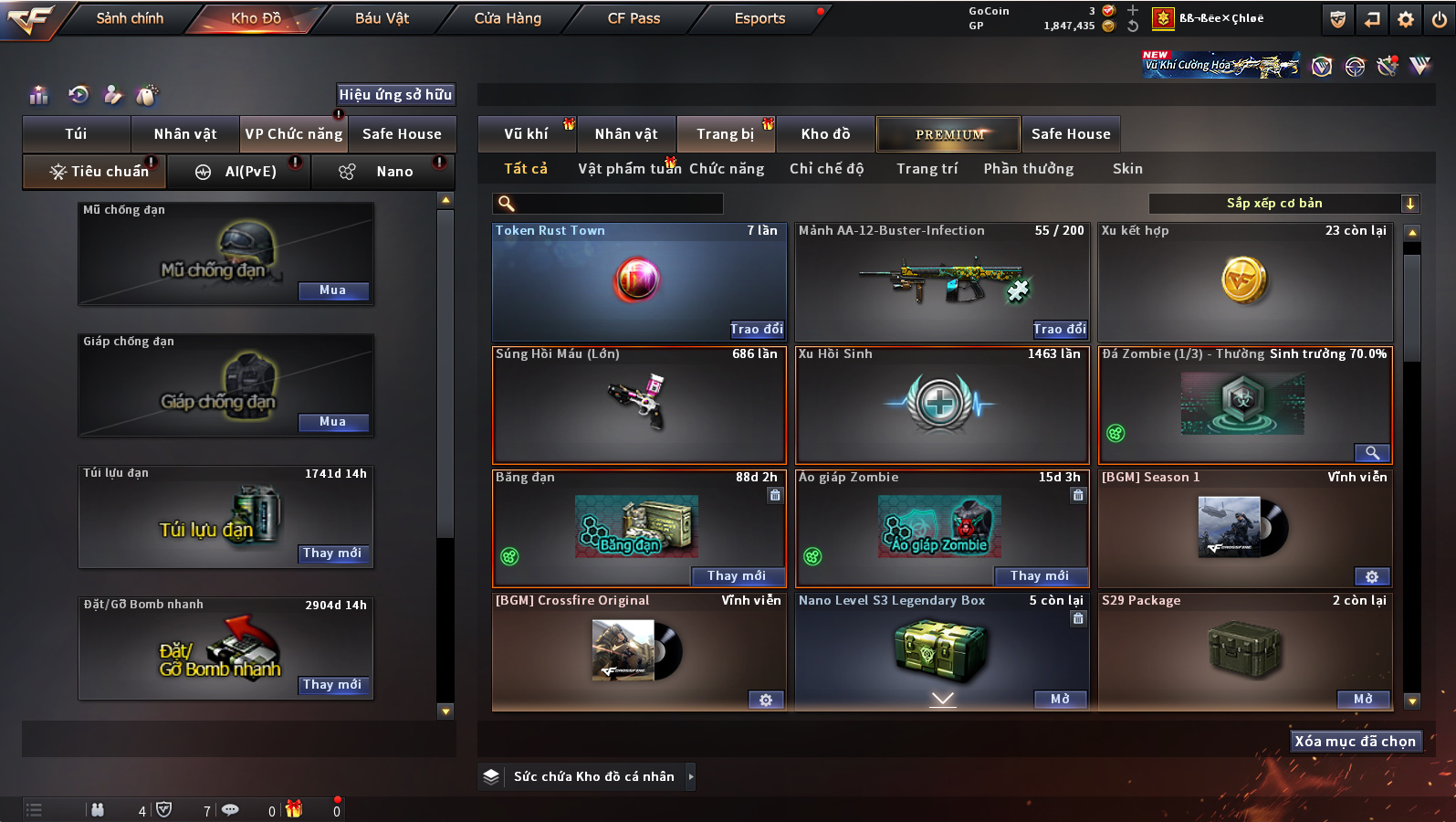Viewport: 1456px width, 822px height.
Task: Open the Sắp xếp cơ bản sort dropdown
Action: [x=1283, y=204]
